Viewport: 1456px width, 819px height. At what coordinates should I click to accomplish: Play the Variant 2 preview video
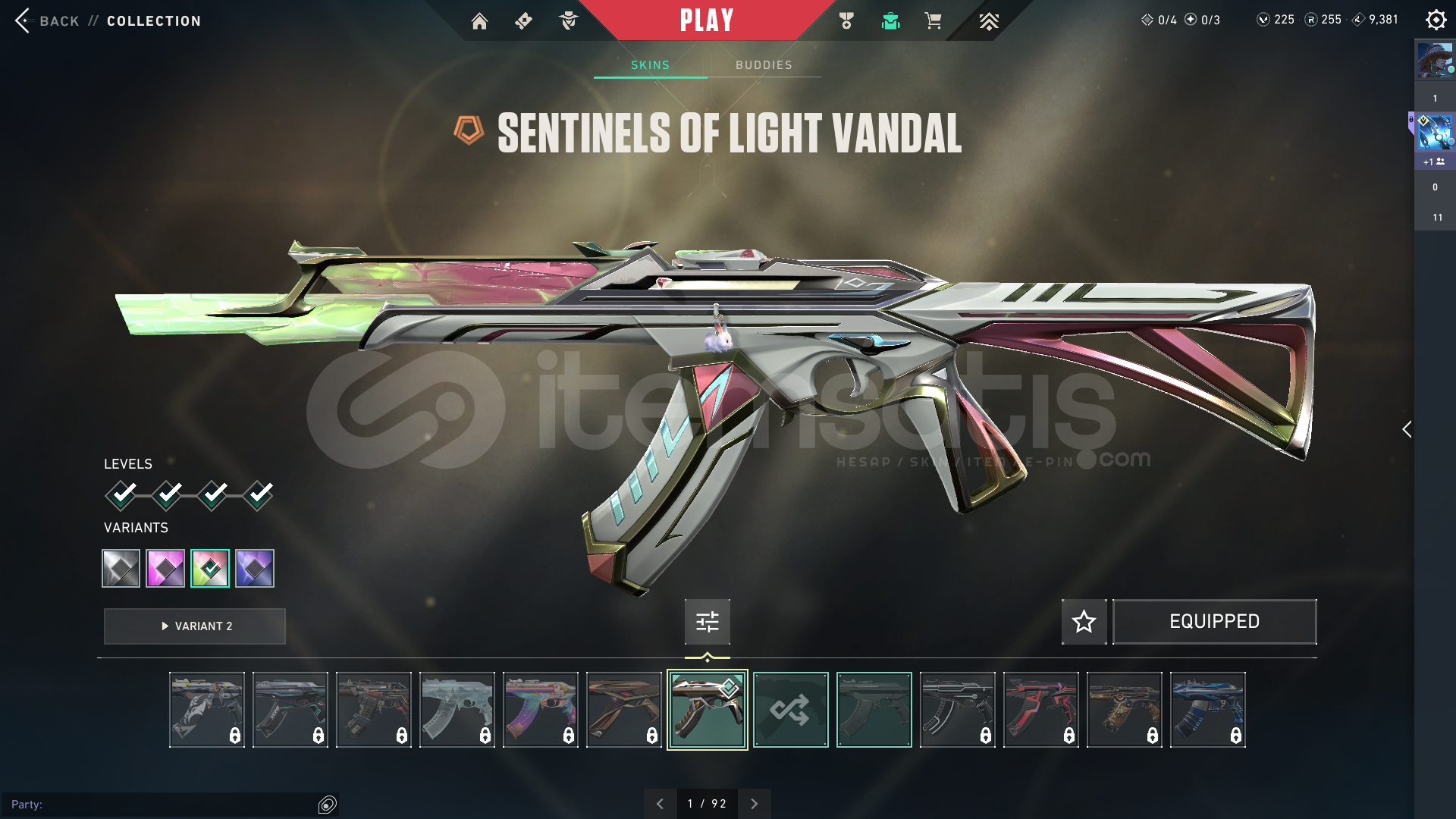(x=195, y=626)
